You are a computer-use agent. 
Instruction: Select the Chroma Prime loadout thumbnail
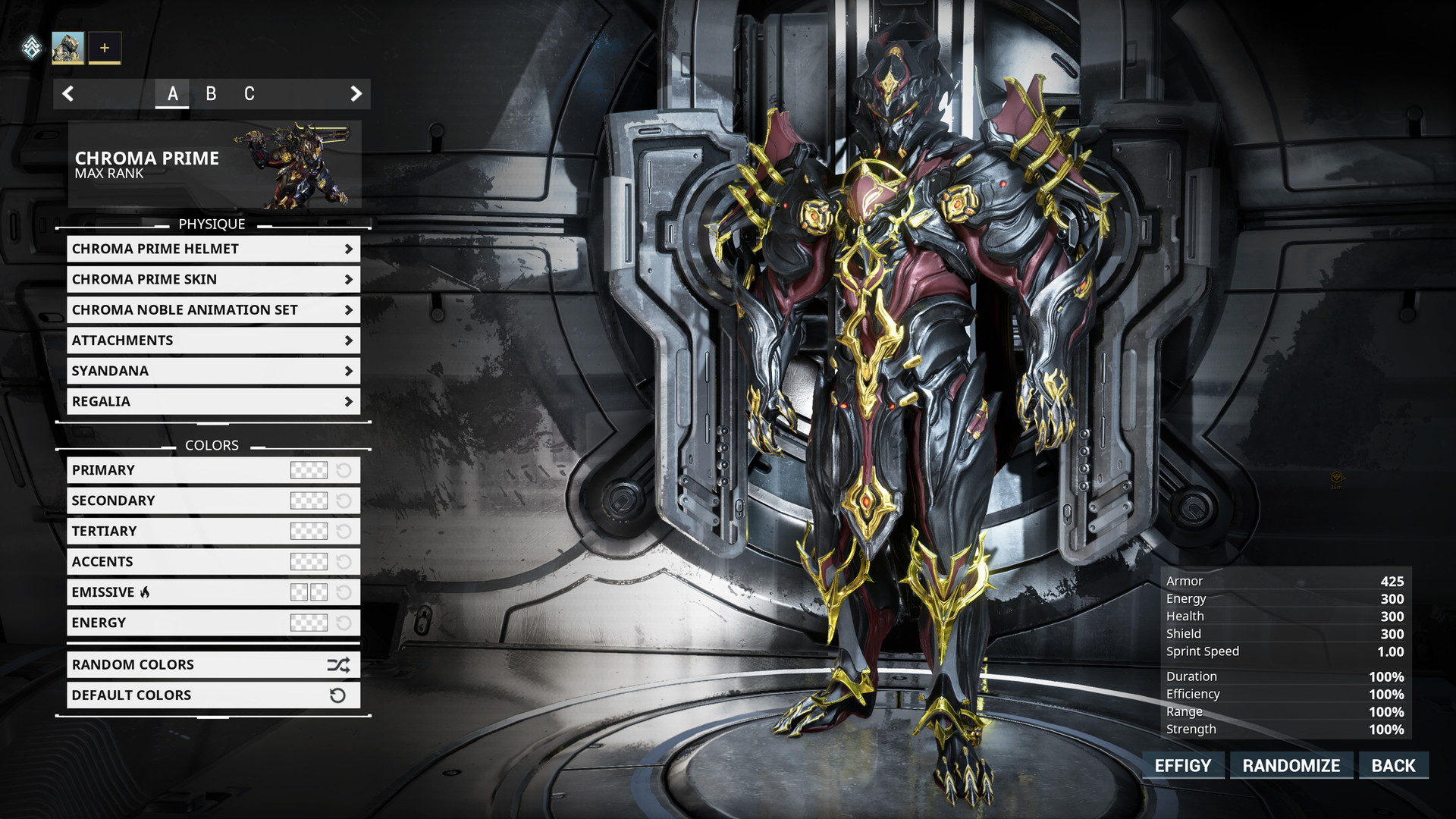69,48
